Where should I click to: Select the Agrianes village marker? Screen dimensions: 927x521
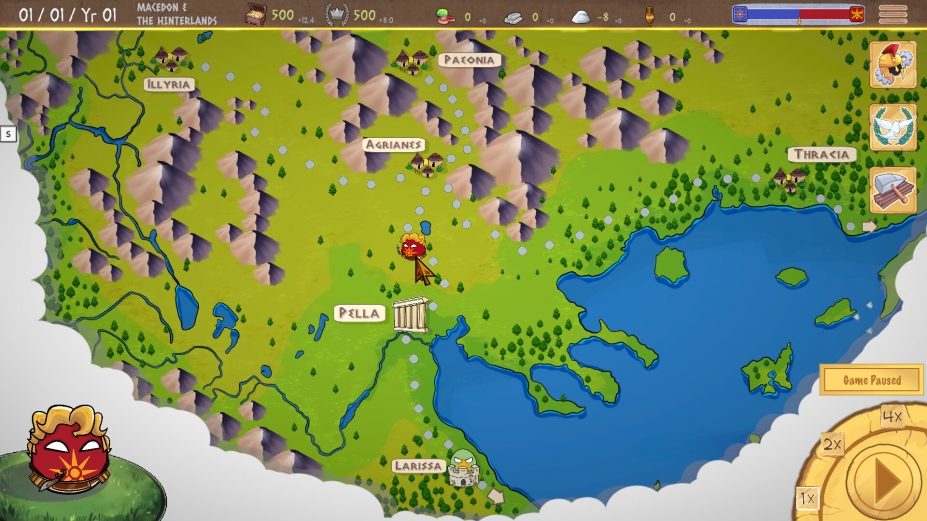[x=427, y=163]
